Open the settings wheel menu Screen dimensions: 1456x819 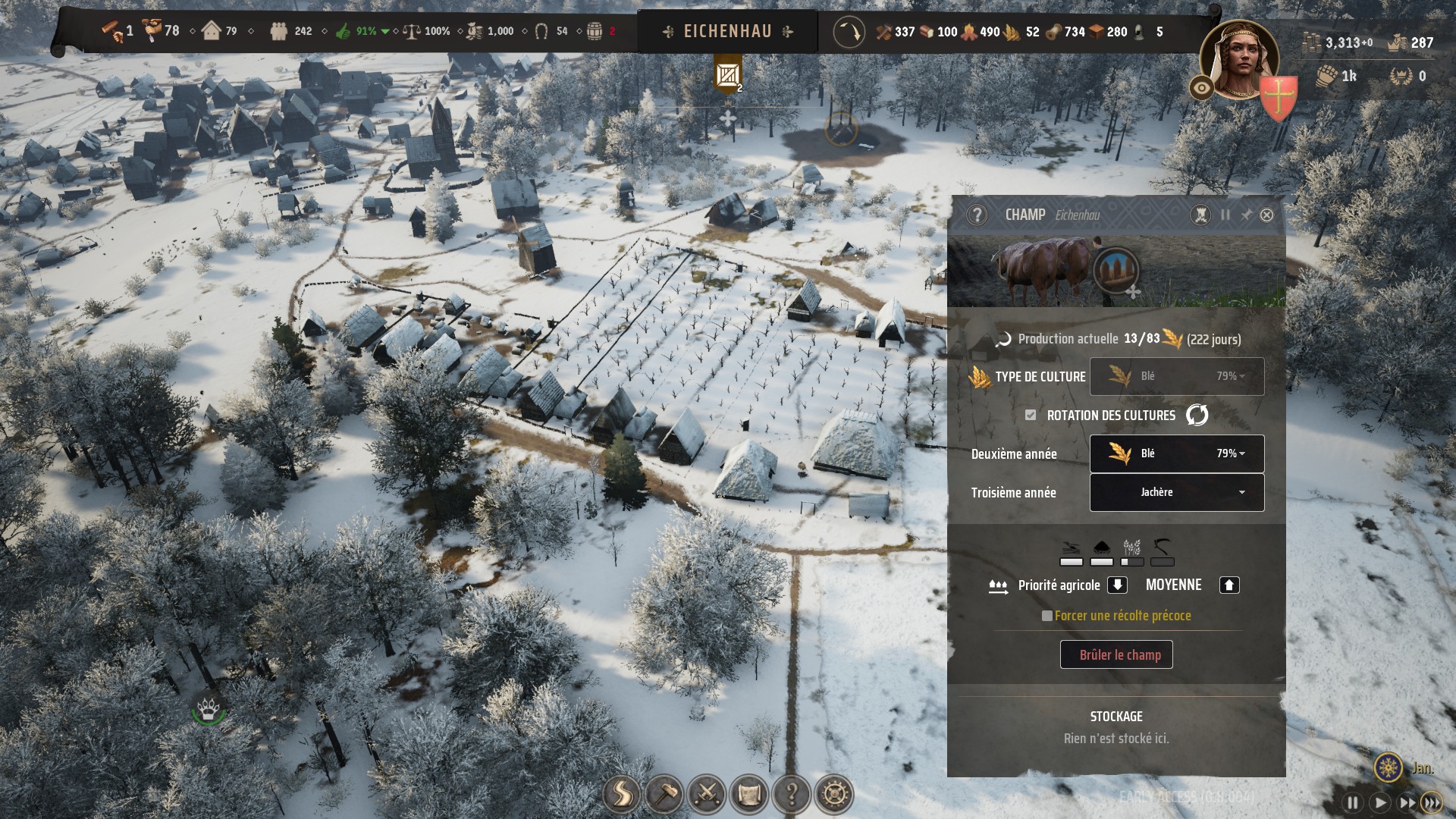(834, 795)
